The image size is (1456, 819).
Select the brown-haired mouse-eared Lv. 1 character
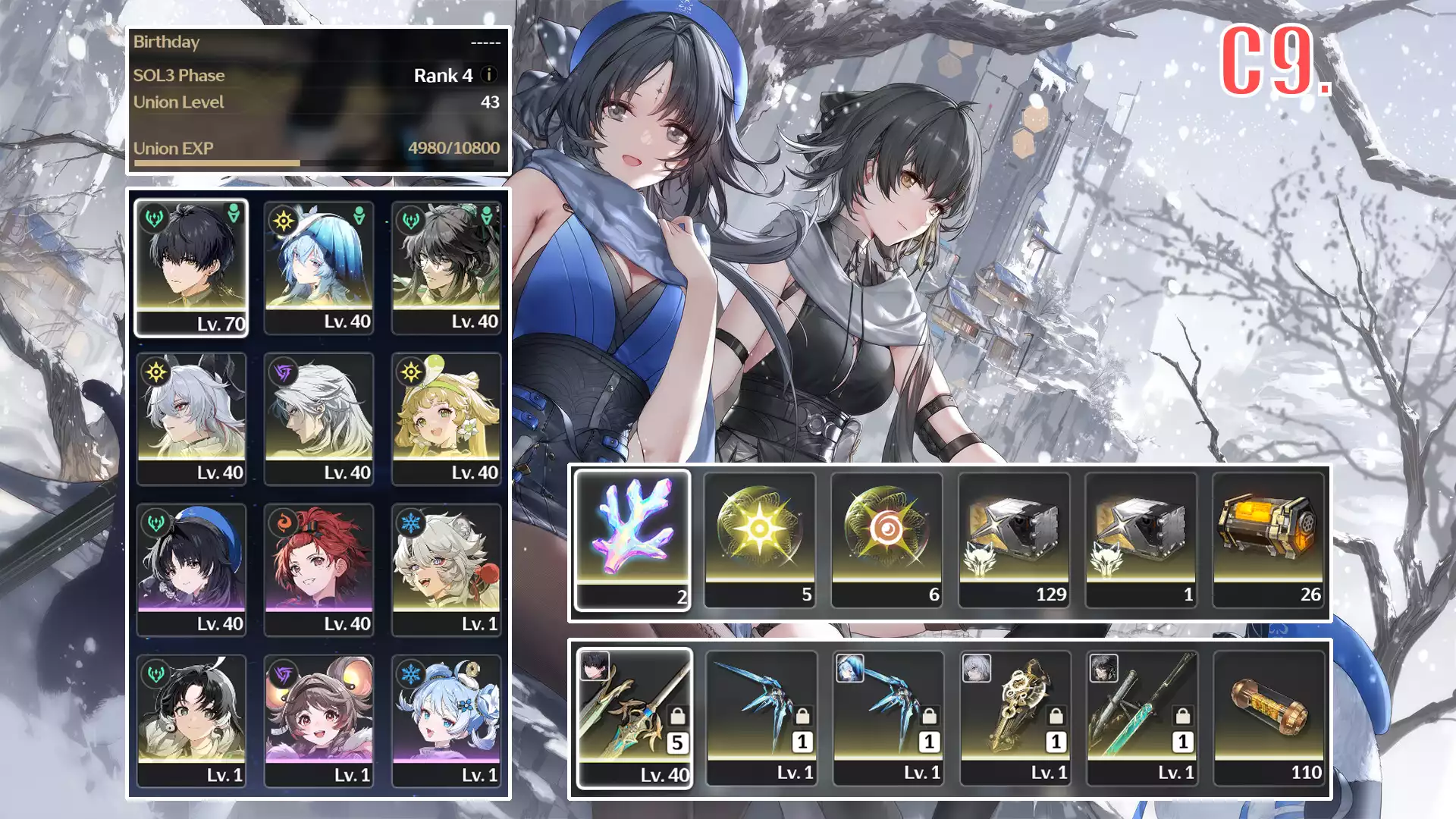tap(319, 717)
